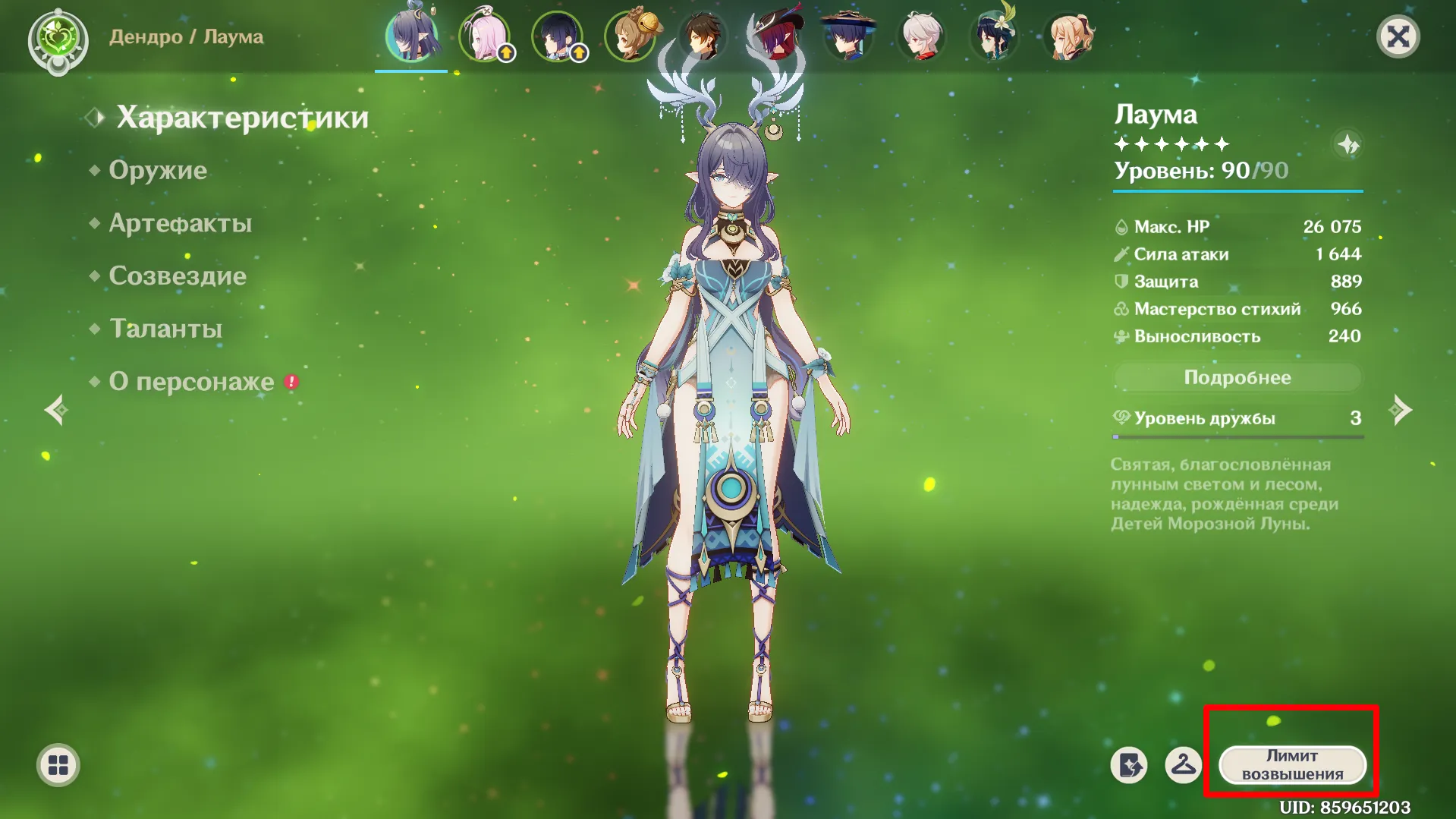Open the О персонаже entry

coord(191,382)
